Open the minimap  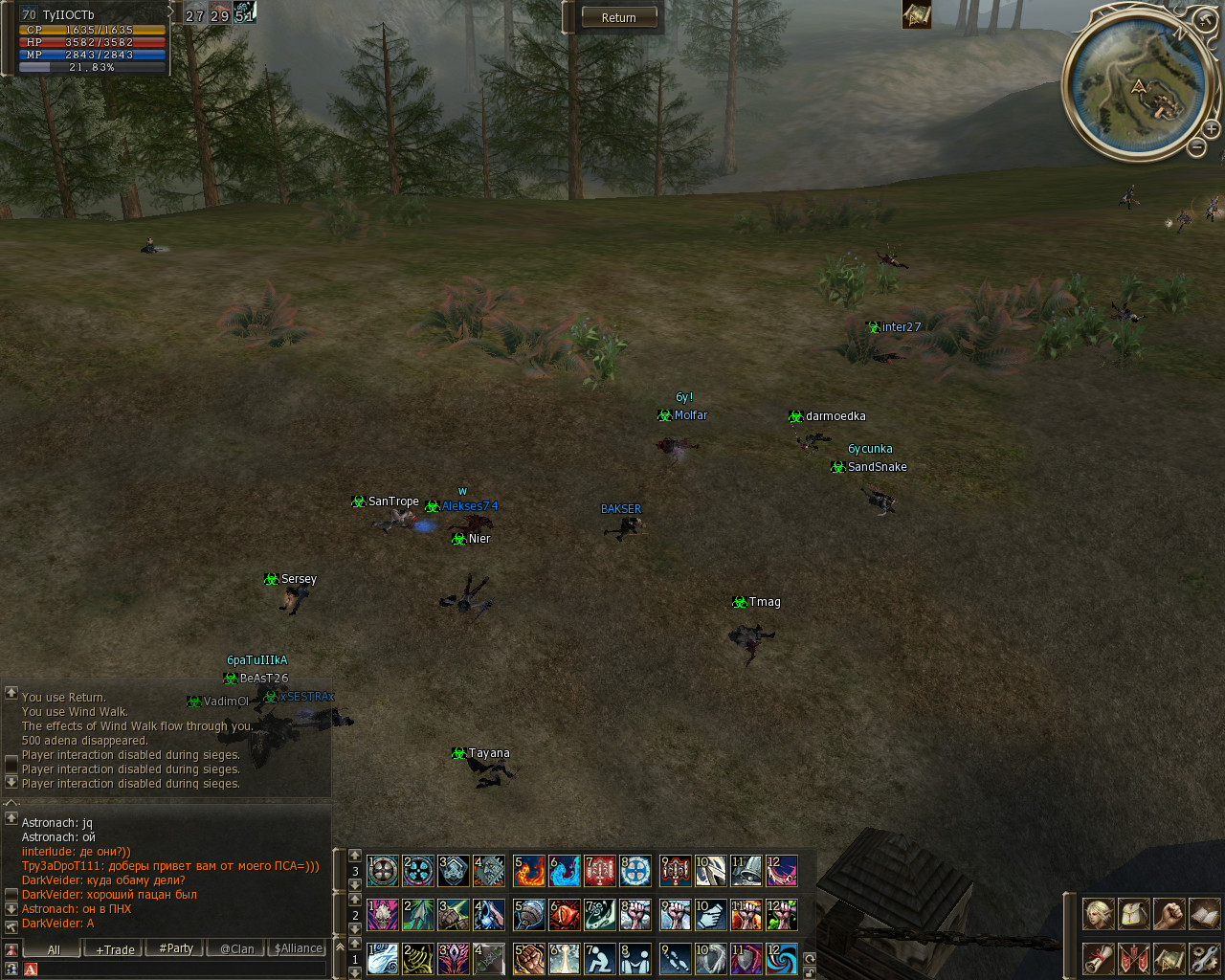(x=1138, y=87)
